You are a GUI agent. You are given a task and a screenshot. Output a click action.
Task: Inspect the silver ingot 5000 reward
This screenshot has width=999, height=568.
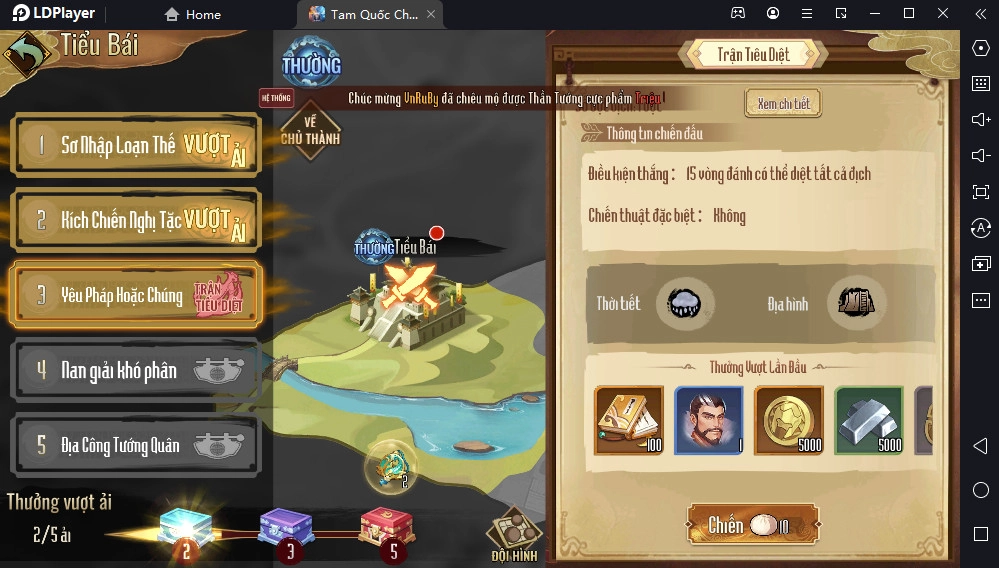pos(869,420)
